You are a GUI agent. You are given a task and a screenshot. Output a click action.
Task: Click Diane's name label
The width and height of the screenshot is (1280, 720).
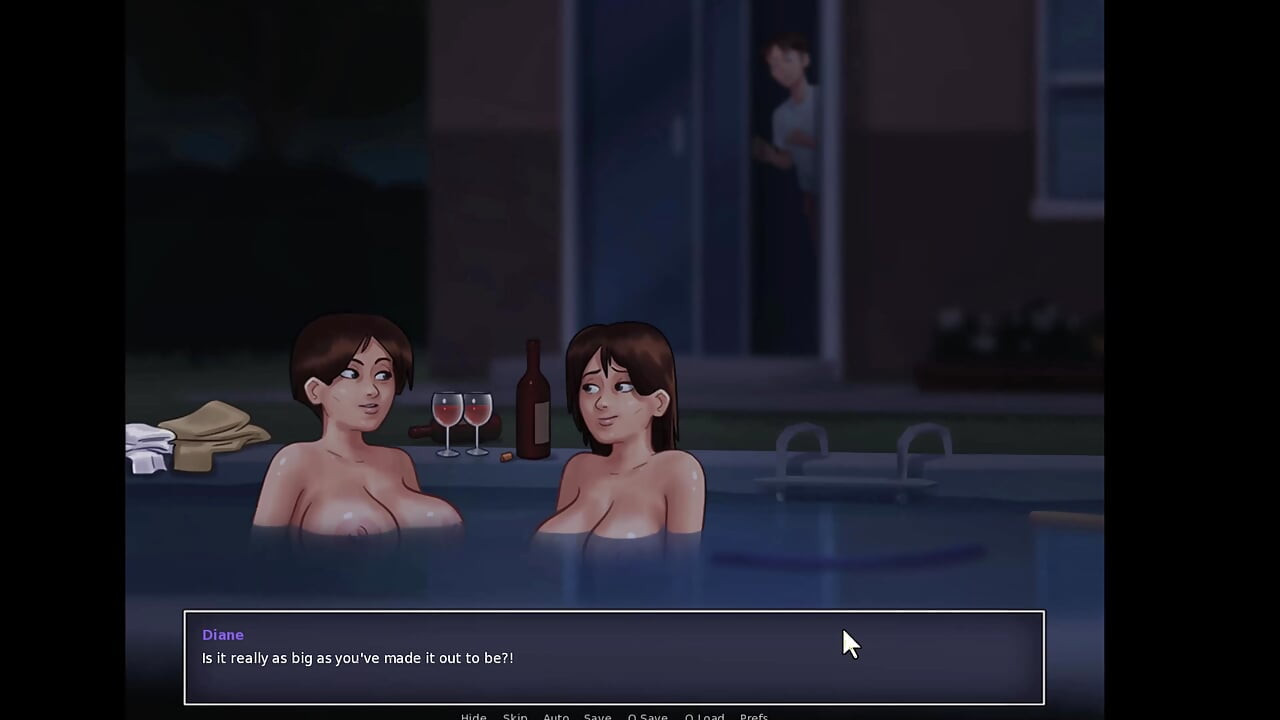pyautogui.click(x=222, y=634)
